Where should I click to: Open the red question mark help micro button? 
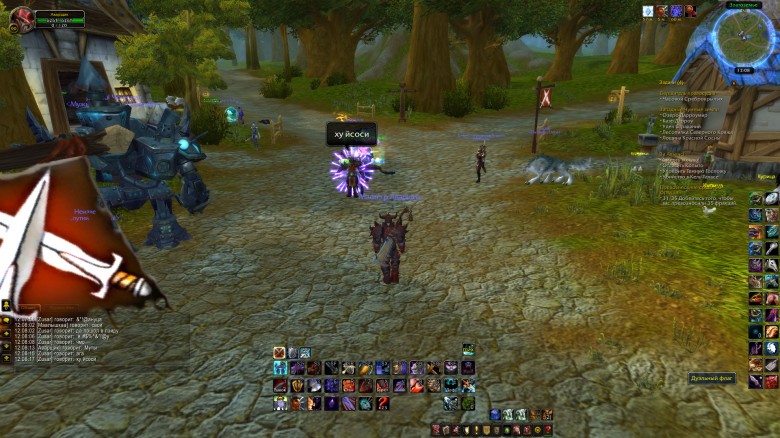point(549,430)
